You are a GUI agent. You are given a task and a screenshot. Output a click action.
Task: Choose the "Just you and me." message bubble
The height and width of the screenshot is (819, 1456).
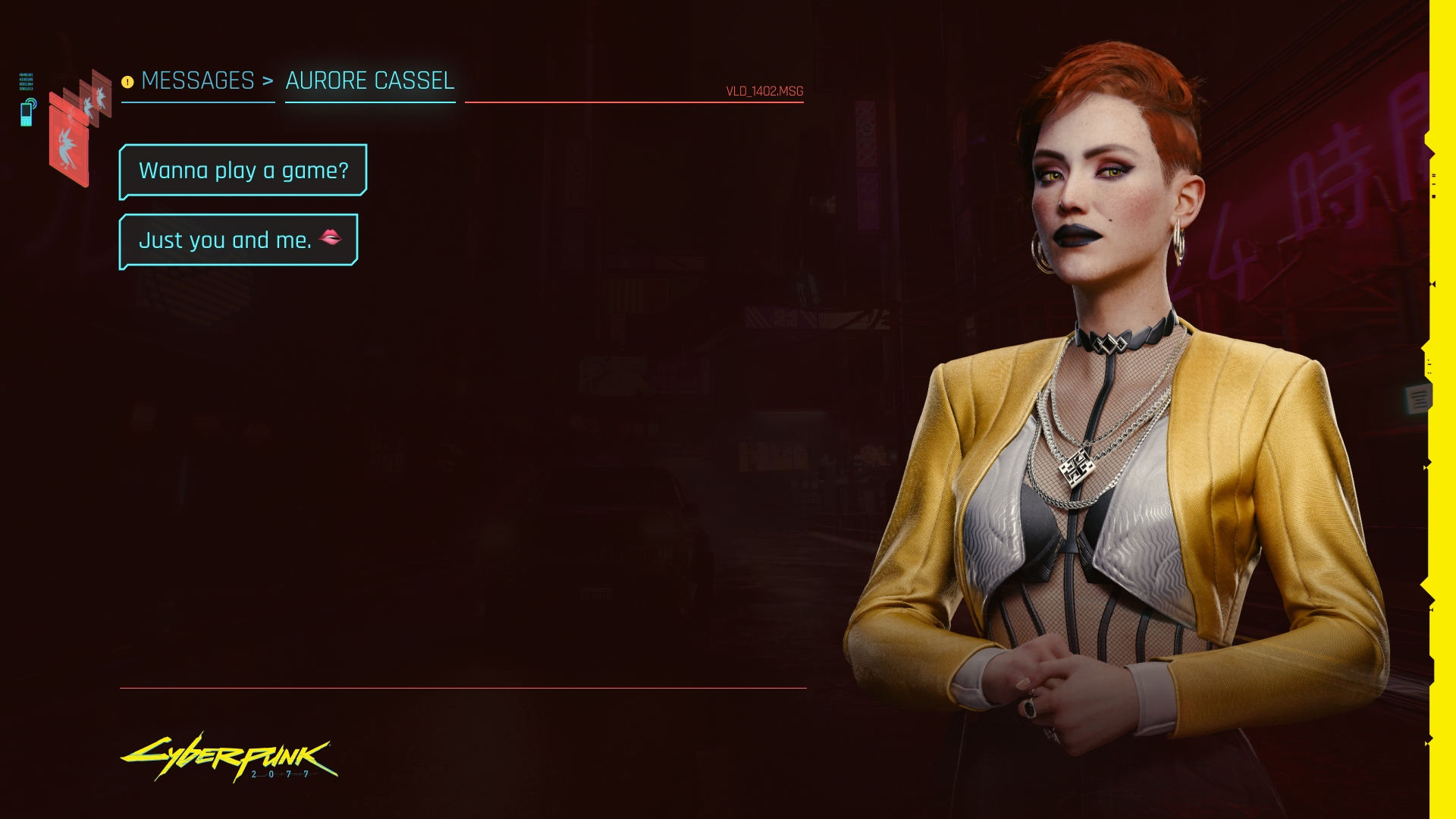click(238, 240)
